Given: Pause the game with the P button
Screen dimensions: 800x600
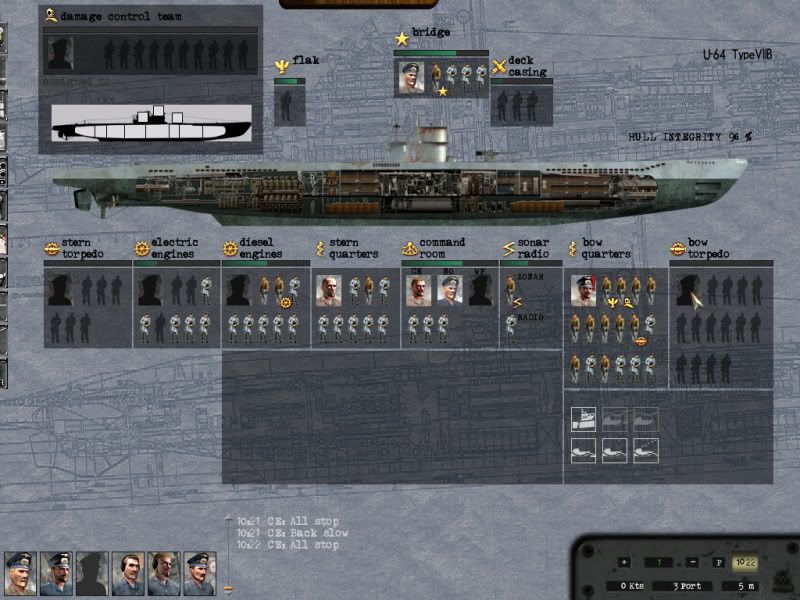Looking at the screenshot, I should point(719,562).
